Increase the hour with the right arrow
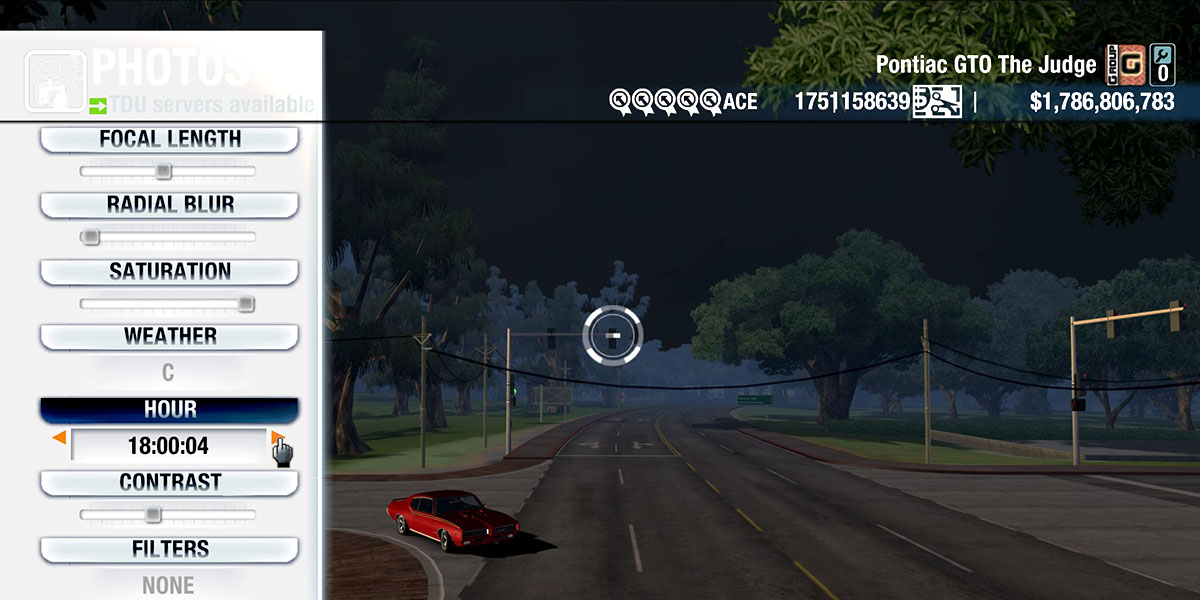Image resolution: width=1200 pixels, height=600 pixels. click(x=276, y=438)
